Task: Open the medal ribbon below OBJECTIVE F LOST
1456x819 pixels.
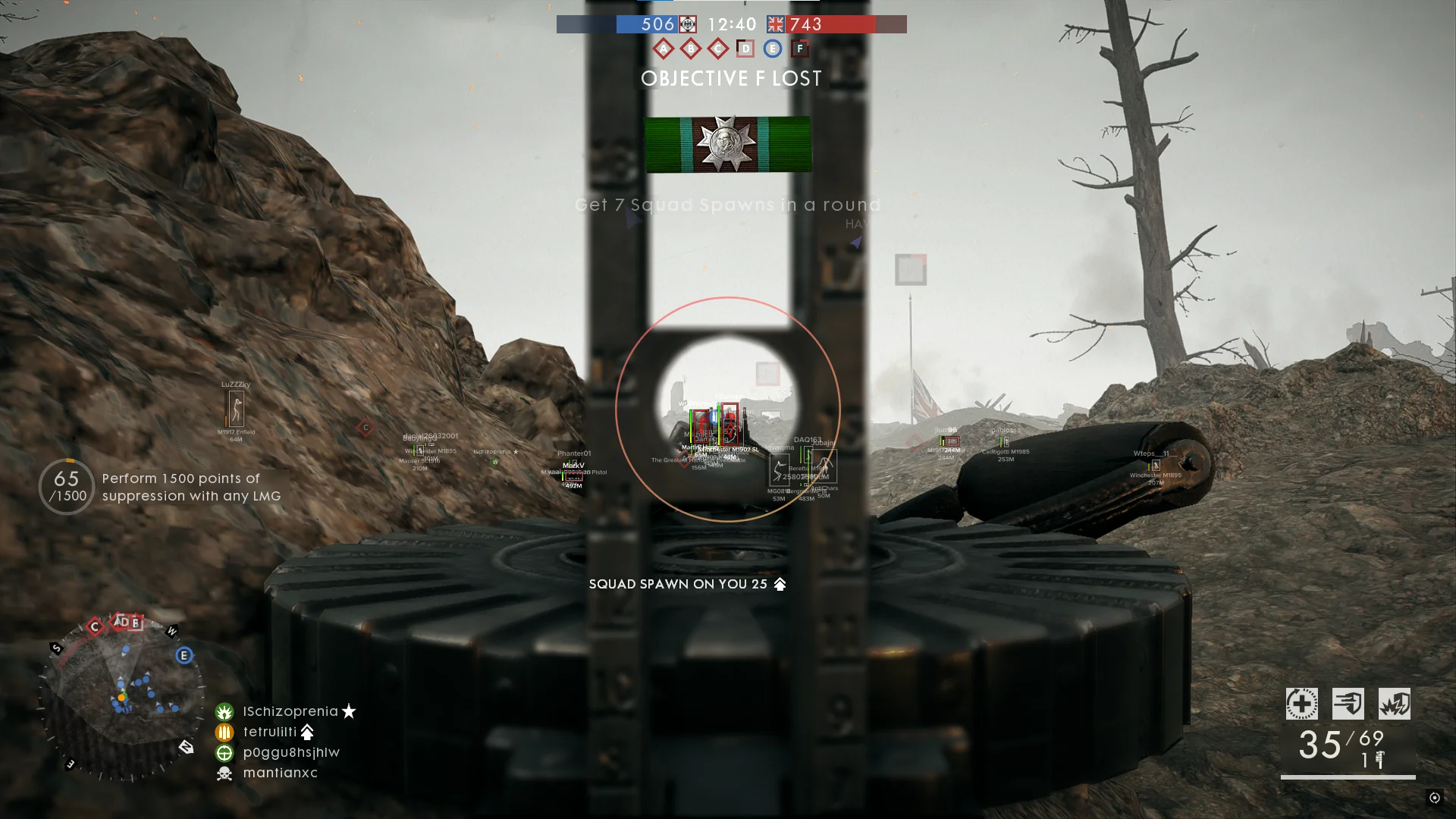Action: tap(727, 144)
